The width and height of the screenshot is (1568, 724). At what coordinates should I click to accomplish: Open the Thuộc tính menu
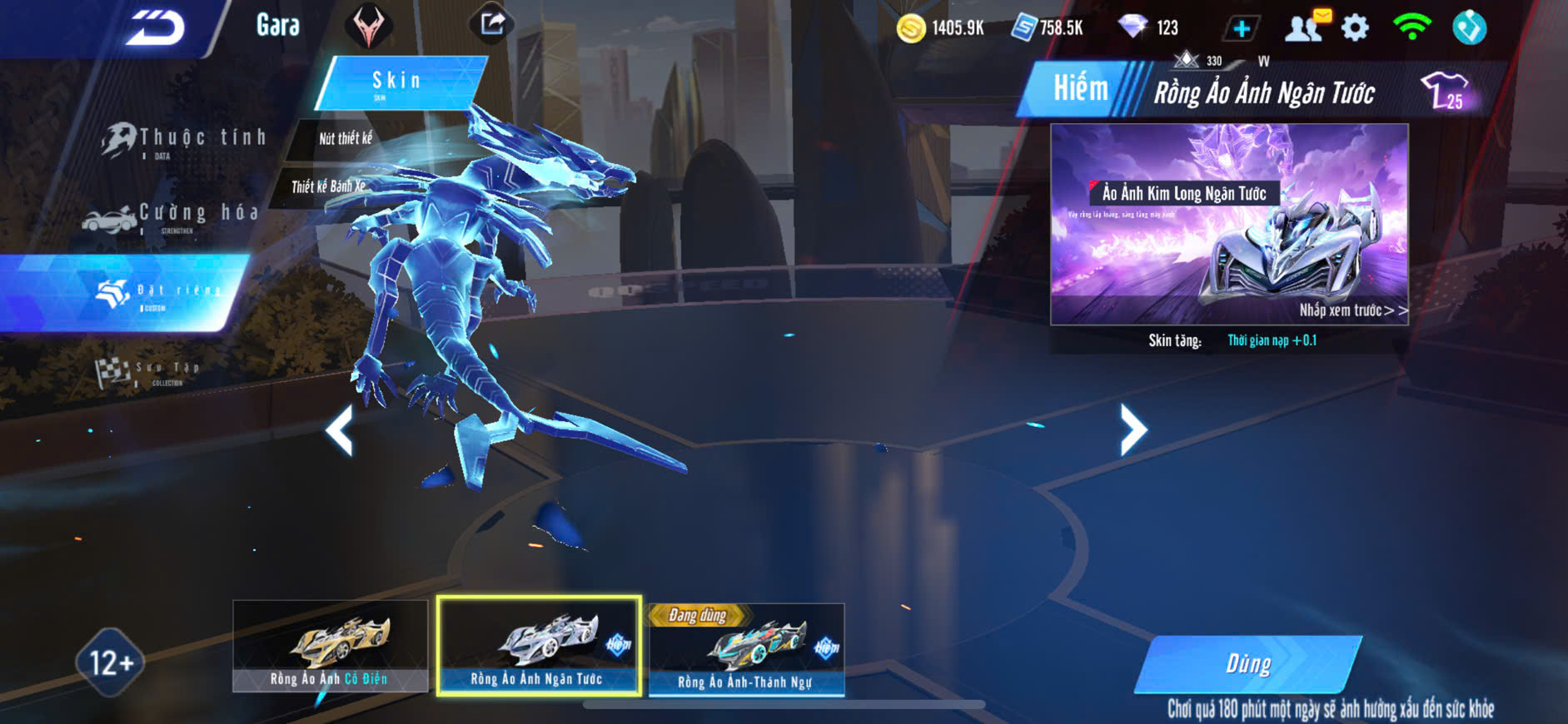pyautogui.click(x=185, y=140)
